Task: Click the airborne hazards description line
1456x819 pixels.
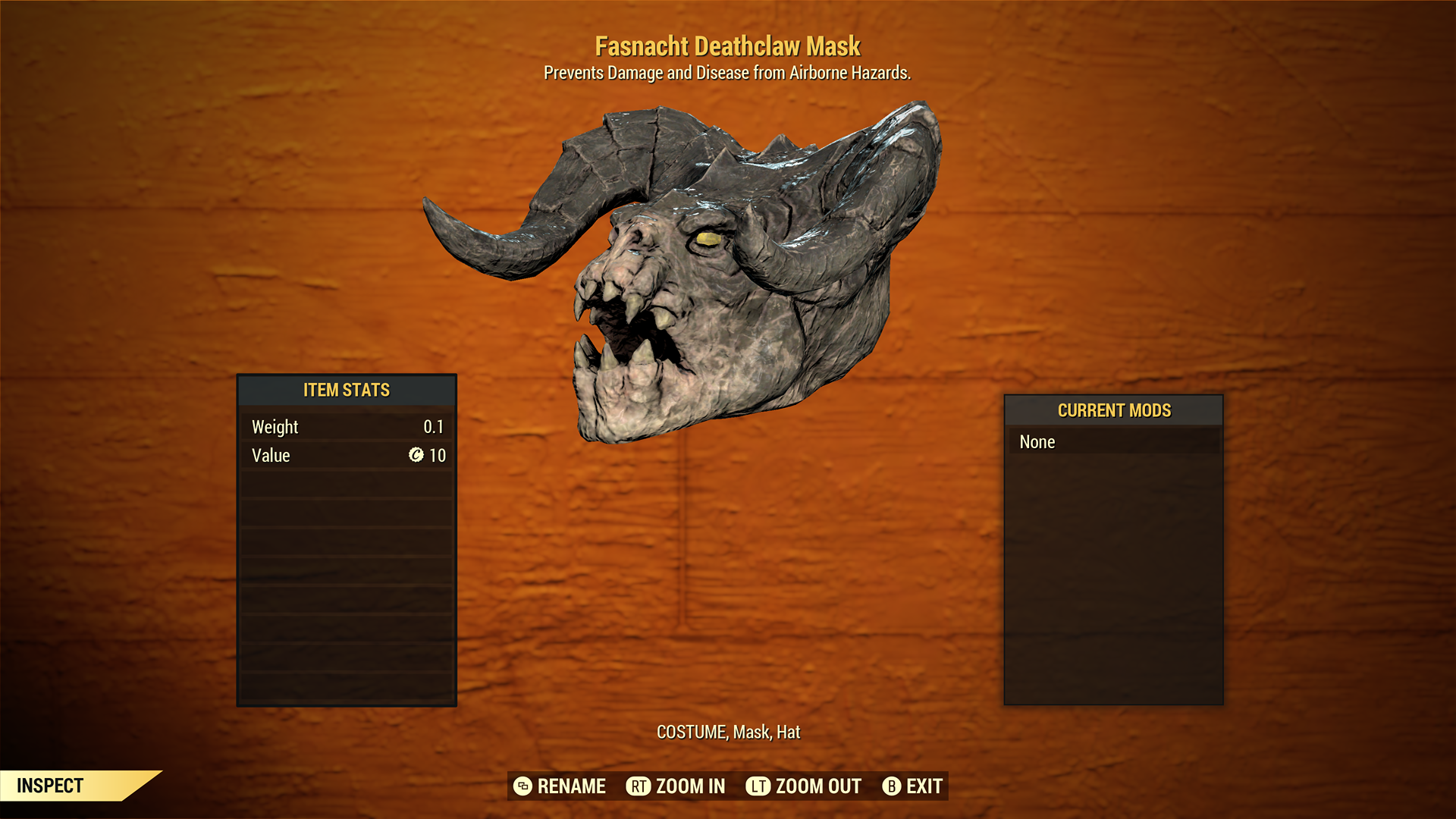Action: point(727,73)
